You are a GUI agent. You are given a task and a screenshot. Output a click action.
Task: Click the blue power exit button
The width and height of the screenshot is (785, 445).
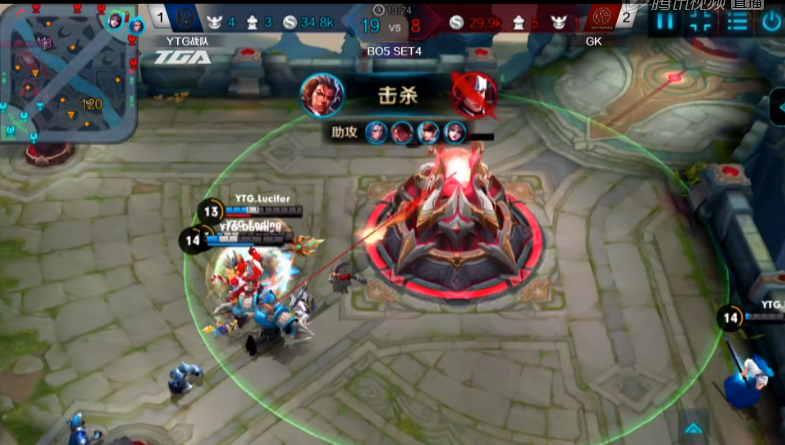point(772,21)
